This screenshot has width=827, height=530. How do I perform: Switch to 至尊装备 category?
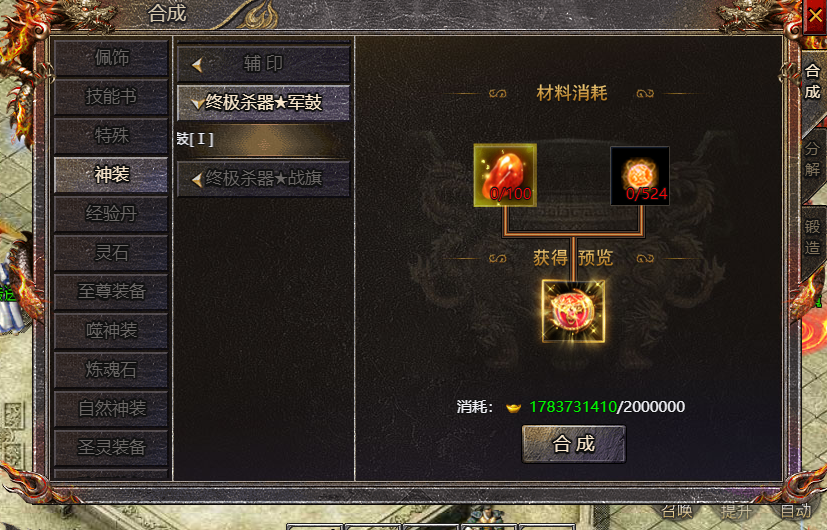coord(111,292)
